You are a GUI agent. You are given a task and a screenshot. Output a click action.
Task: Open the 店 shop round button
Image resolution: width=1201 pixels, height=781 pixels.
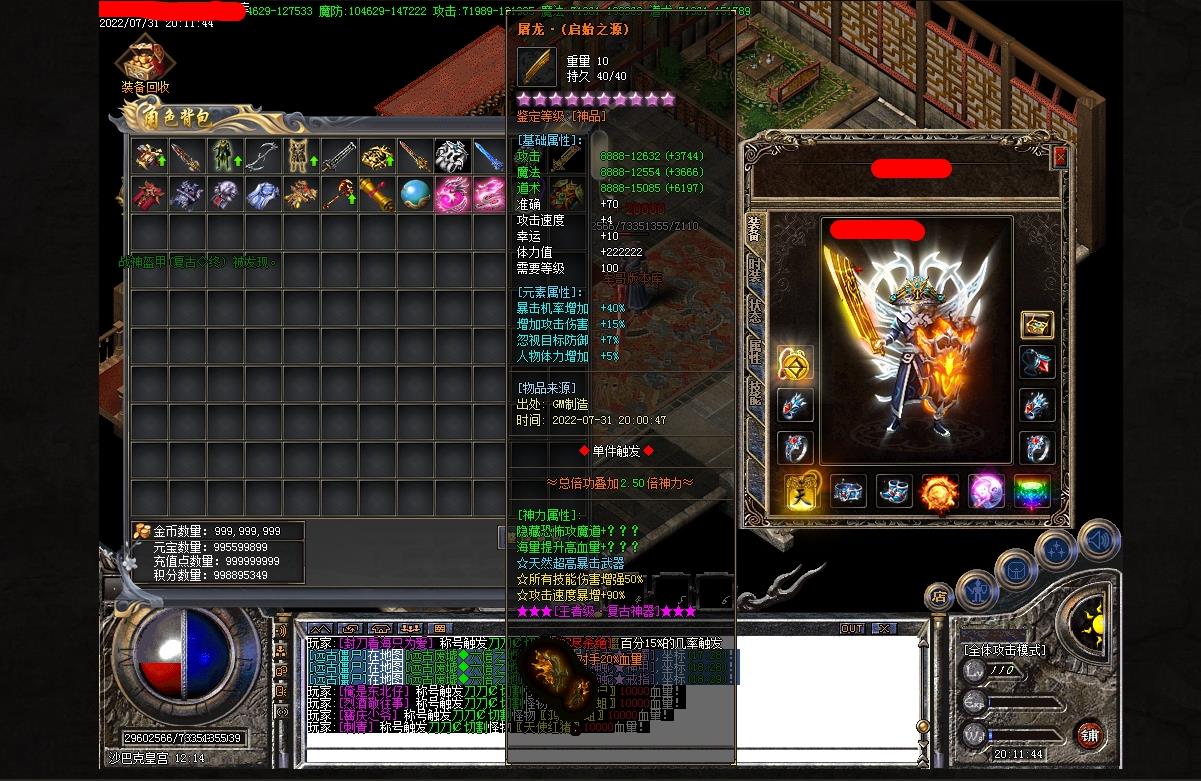point(938,597)
